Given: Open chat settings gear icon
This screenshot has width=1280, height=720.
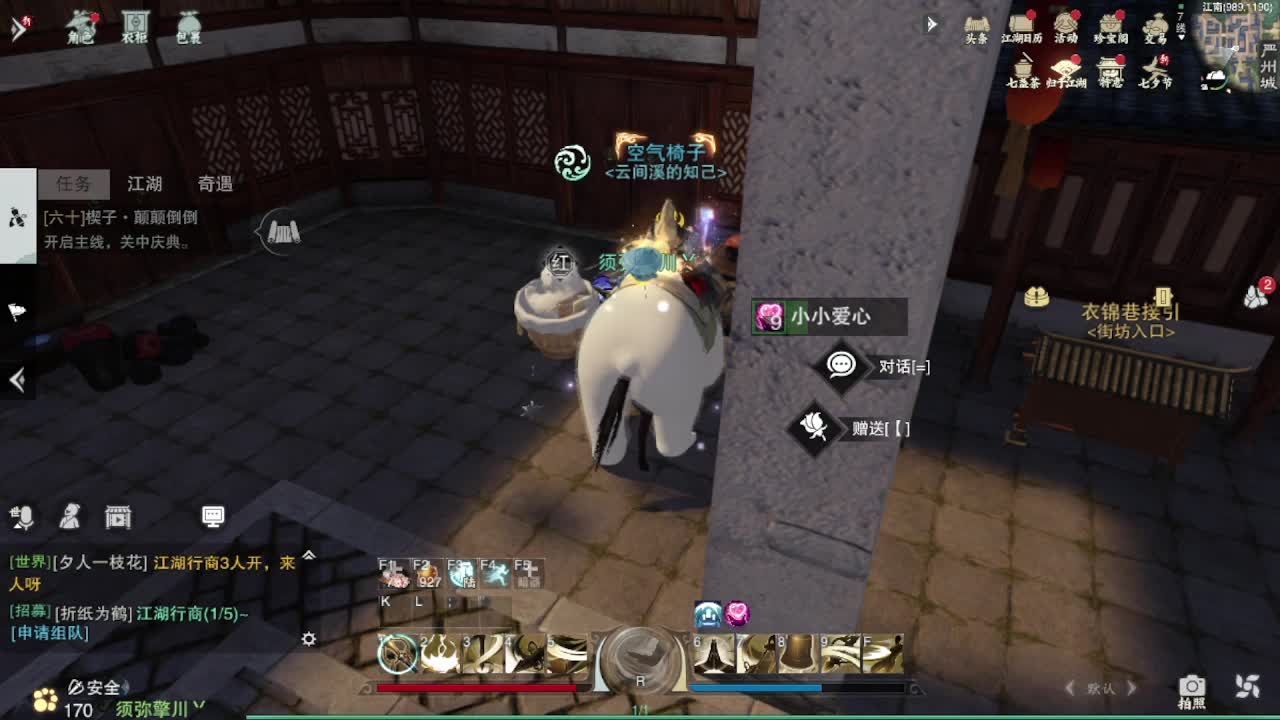Looking at the screenshot, I should 309,639.
